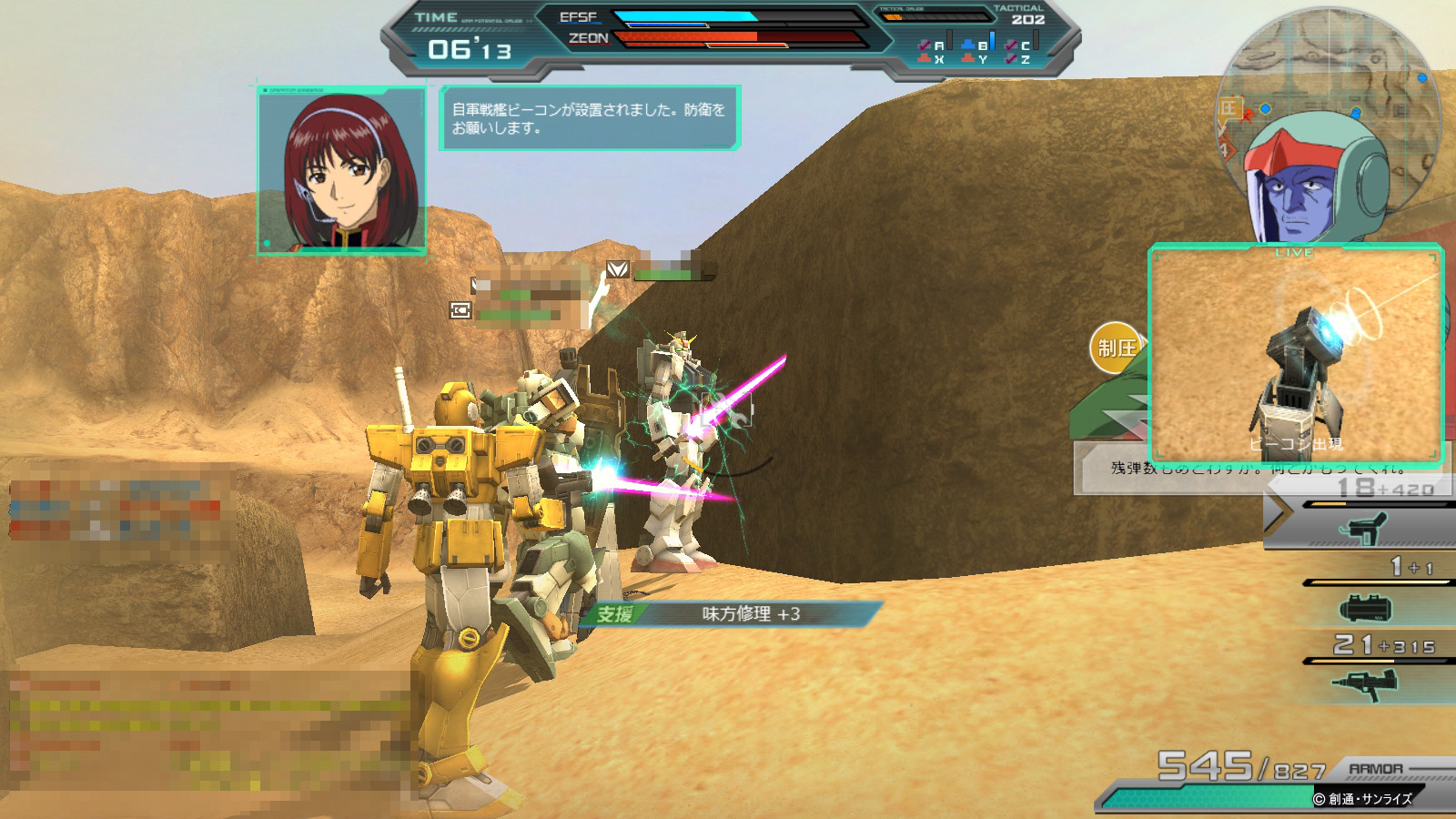Select the operator's beacon message box

pyautogui.click(x=590, y=118)
